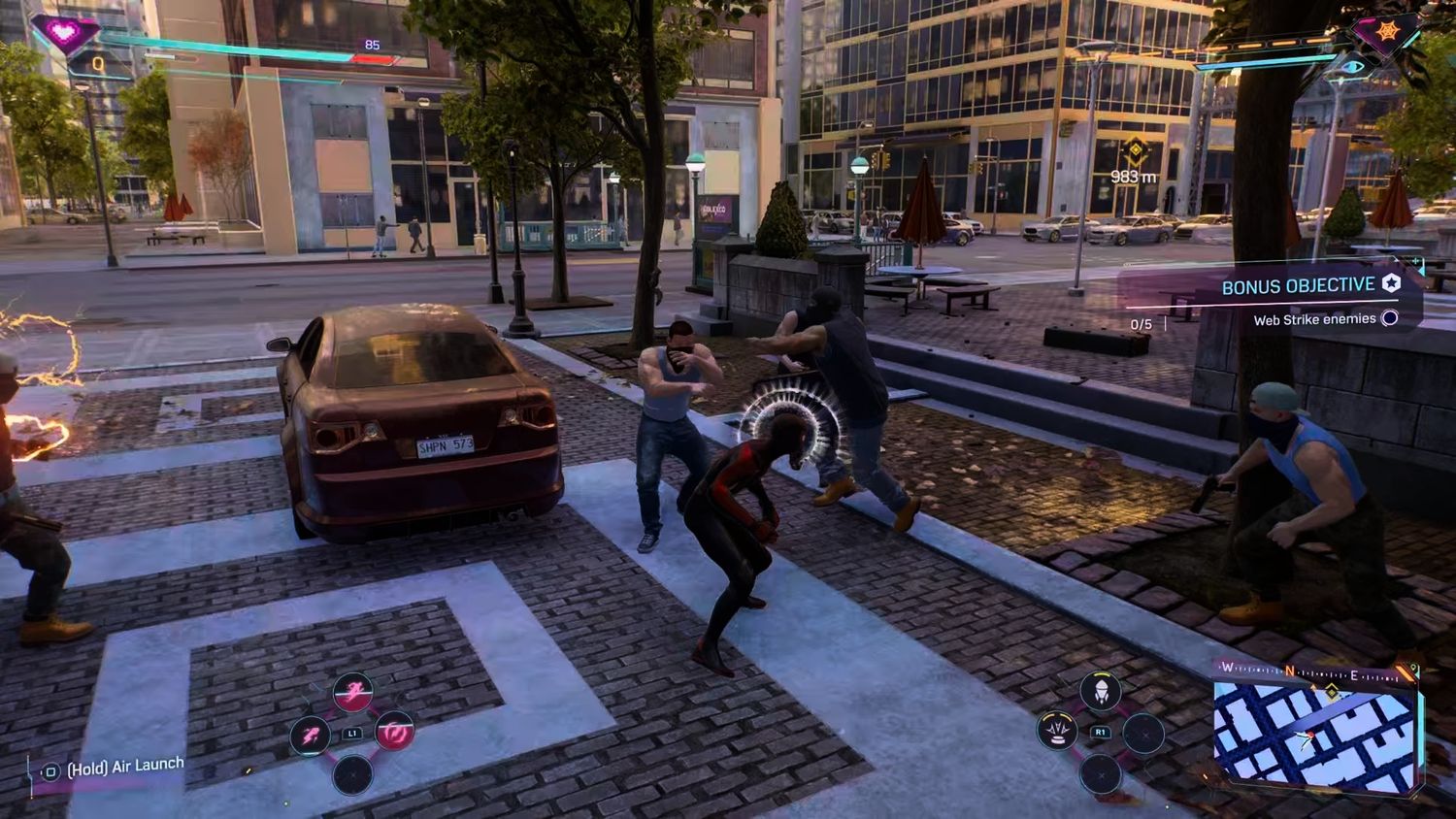Image resolution: width=1456 pixels, height=819 pixels.
Task: Activate the lightning dash ability icon
Action: [x=310, y=736]
